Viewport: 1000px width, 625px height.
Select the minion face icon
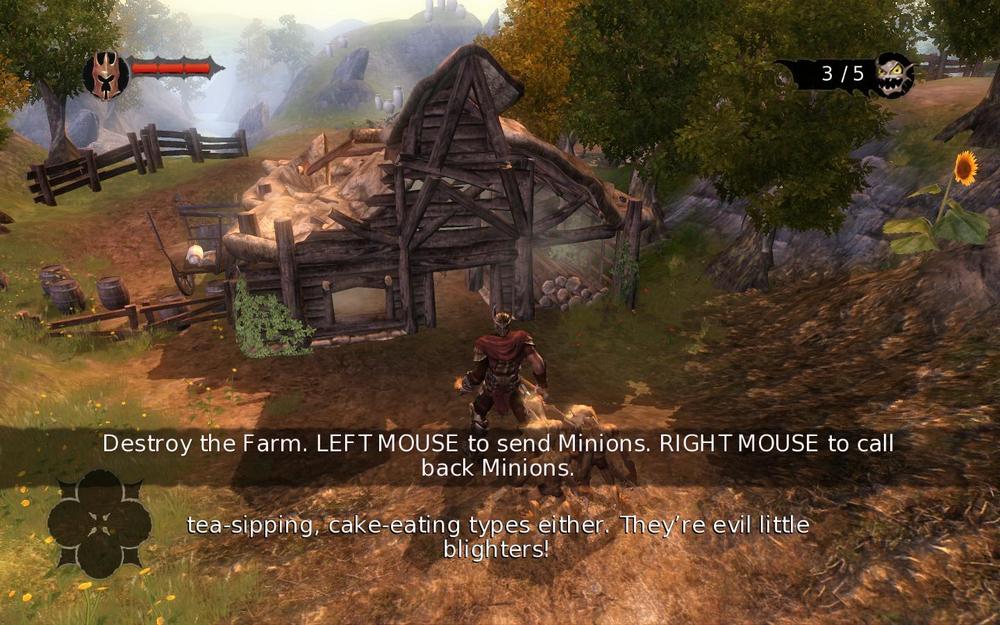pos(892,75)
